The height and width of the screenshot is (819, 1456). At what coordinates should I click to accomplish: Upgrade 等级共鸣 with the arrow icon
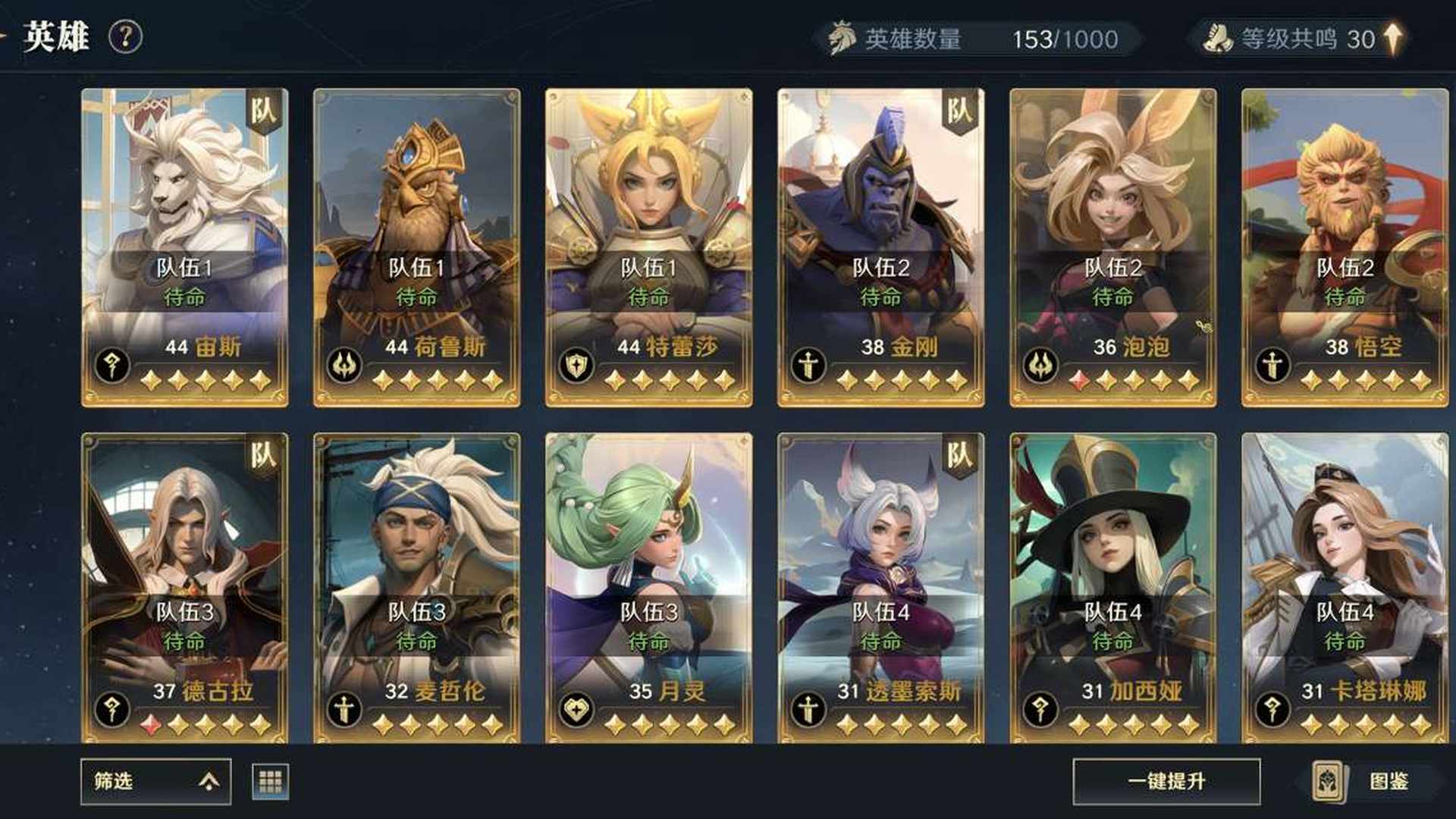1393,38
